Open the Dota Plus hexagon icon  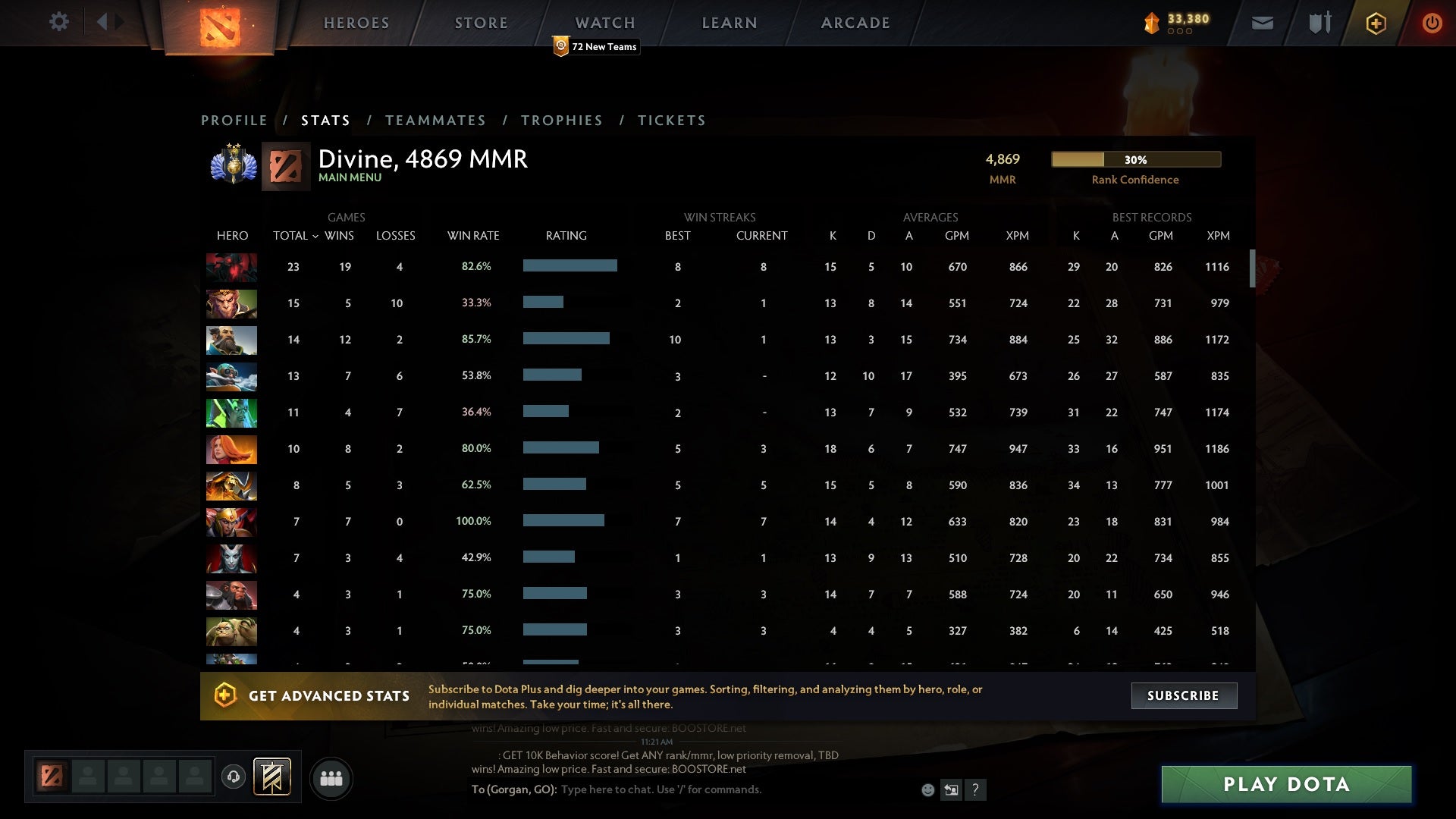(1375, 23)
